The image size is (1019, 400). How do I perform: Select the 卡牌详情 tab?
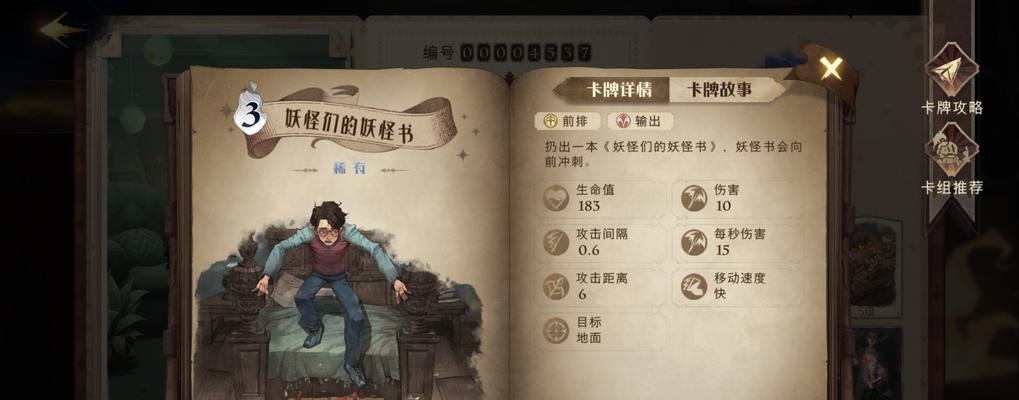pyautogui.click(x=618, y=90)
